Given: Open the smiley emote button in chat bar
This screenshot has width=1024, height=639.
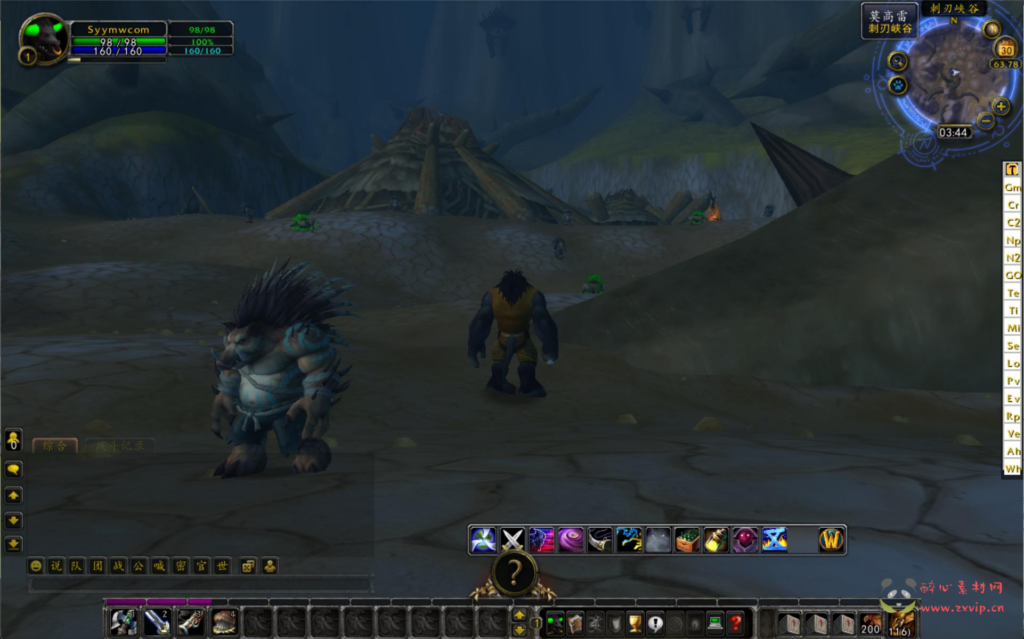Looking at the screenshot, I should point(37,566).
